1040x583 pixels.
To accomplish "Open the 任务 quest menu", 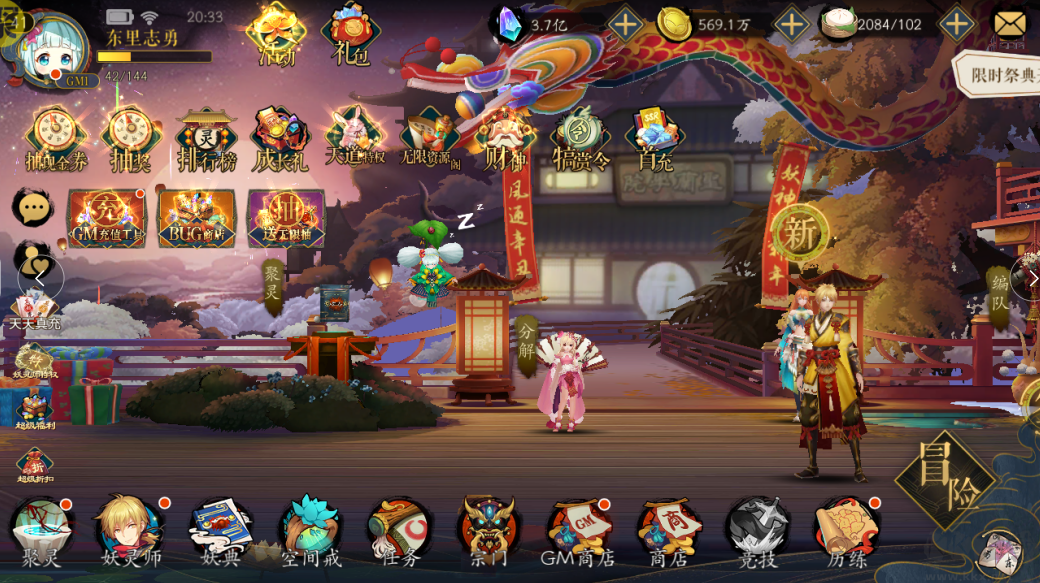I will point(400,530).
